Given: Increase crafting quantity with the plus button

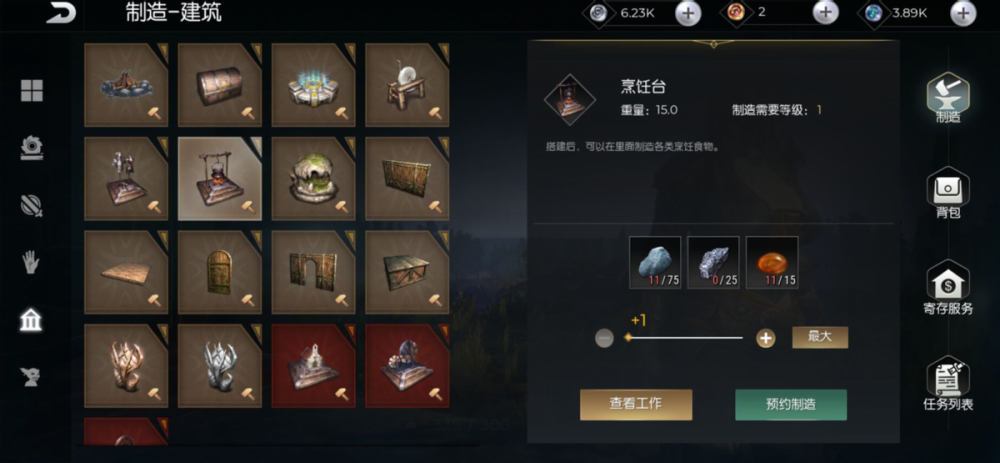Looking at the screenshot, I should (x=766, y=338).
